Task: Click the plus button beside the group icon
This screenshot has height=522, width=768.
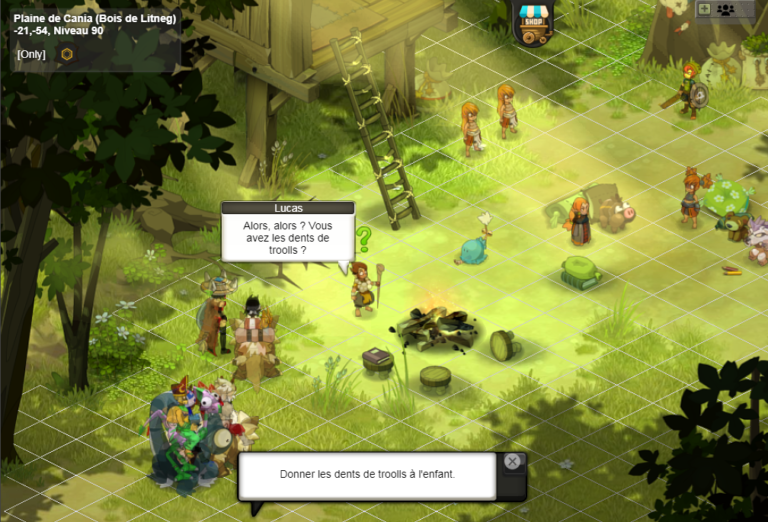Action: [704, 9]
